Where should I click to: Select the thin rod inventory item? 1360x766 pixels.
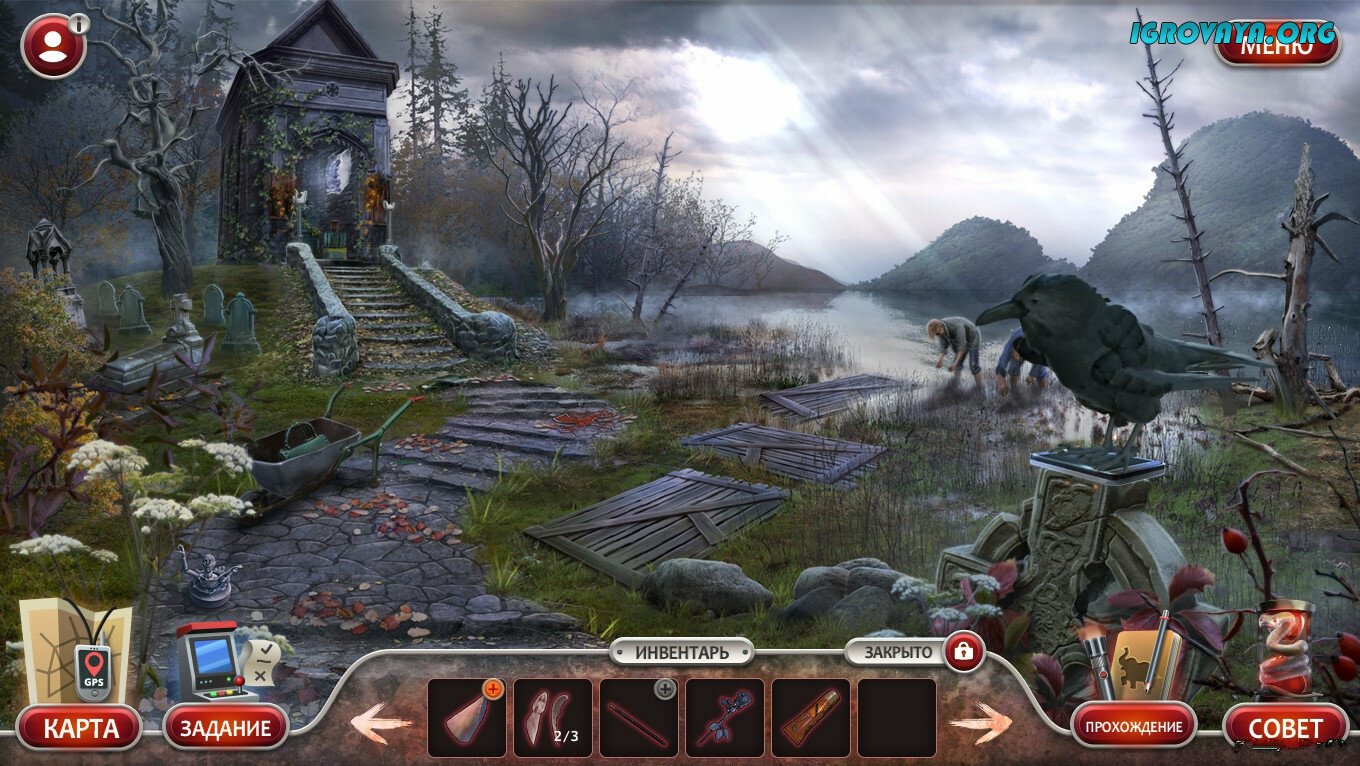click(x=638, y=718)
